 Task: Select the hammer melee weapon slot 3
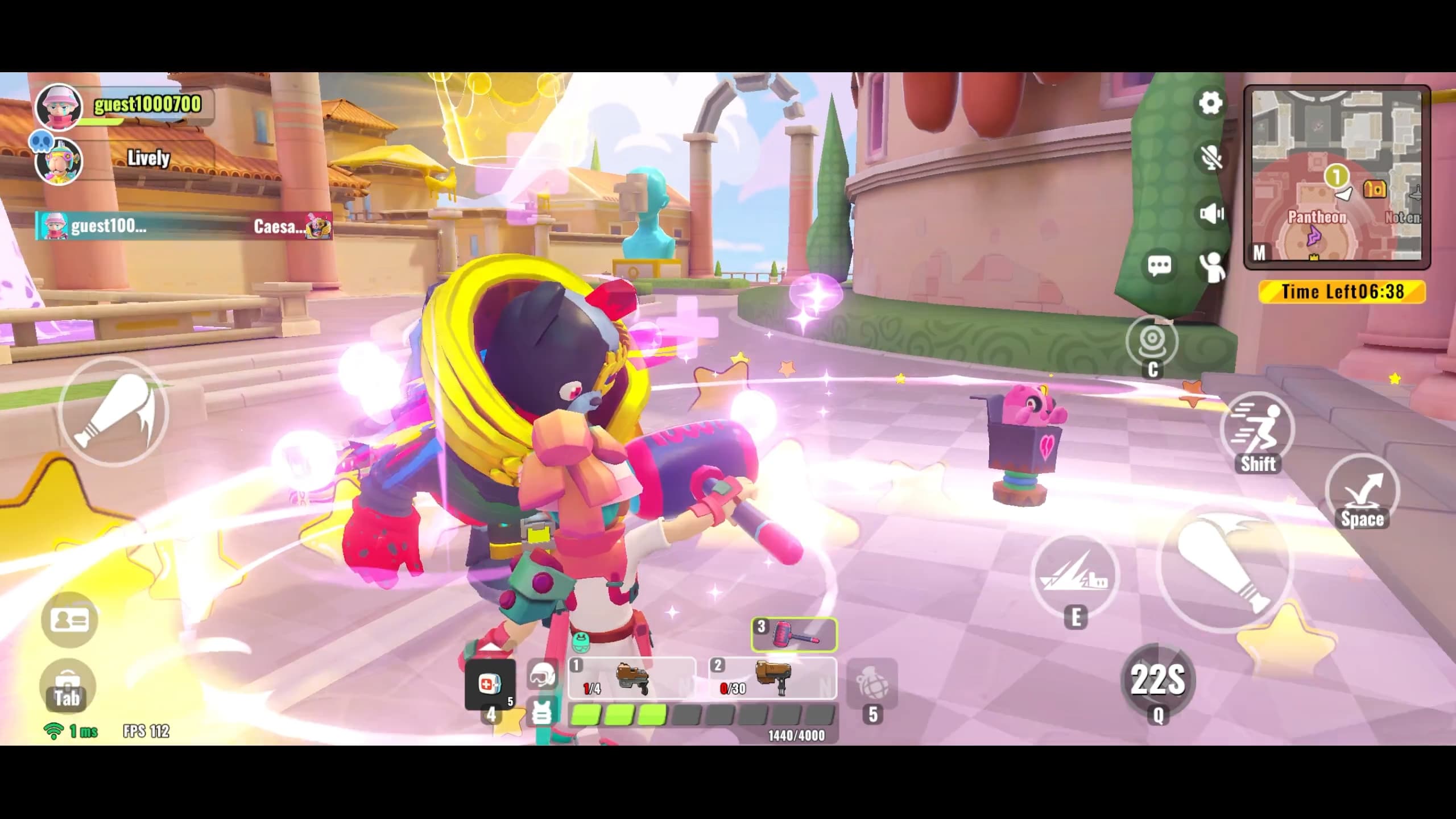pos(794,634)
